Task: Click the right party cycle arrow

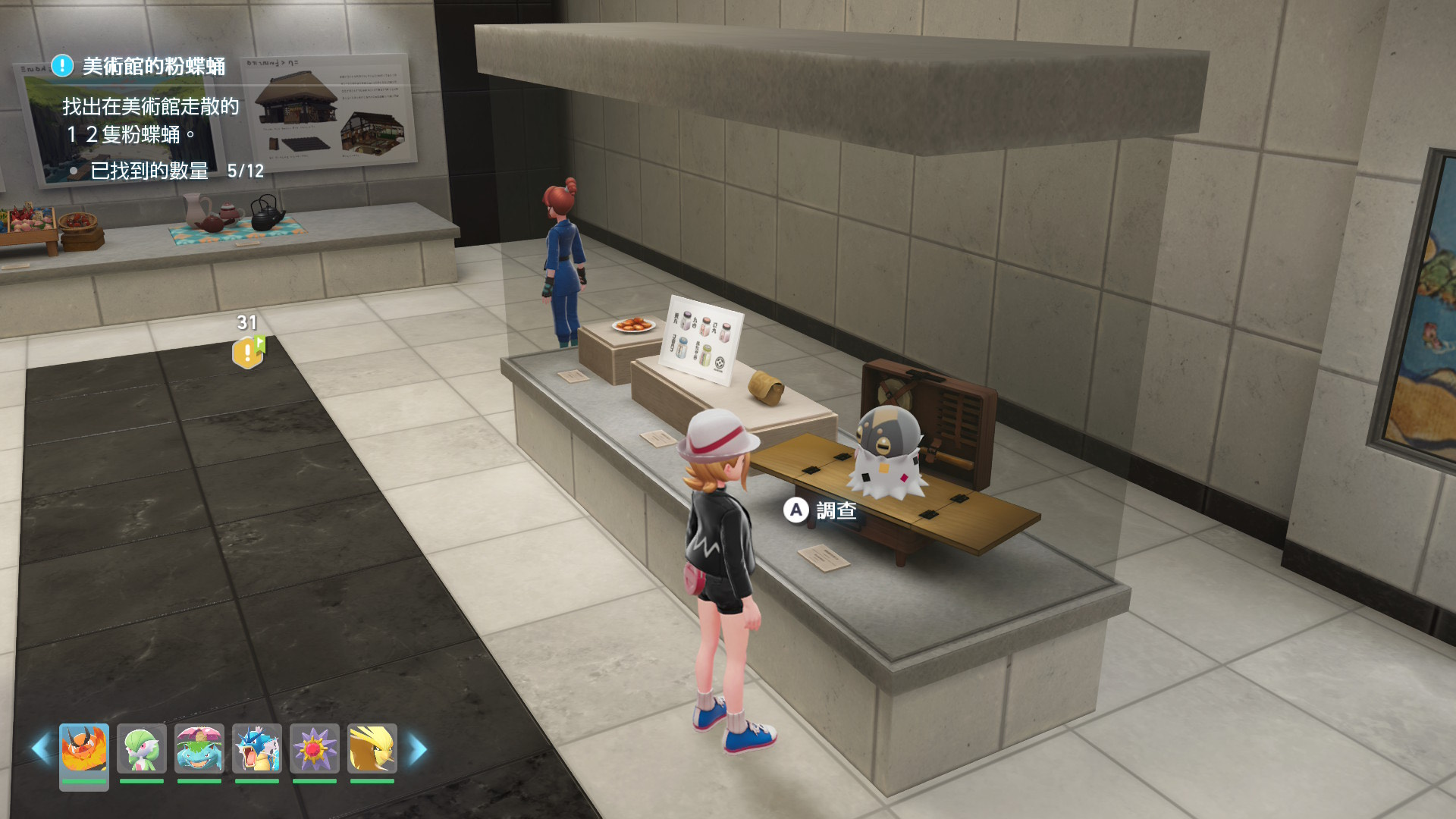Action: (418, 749)
